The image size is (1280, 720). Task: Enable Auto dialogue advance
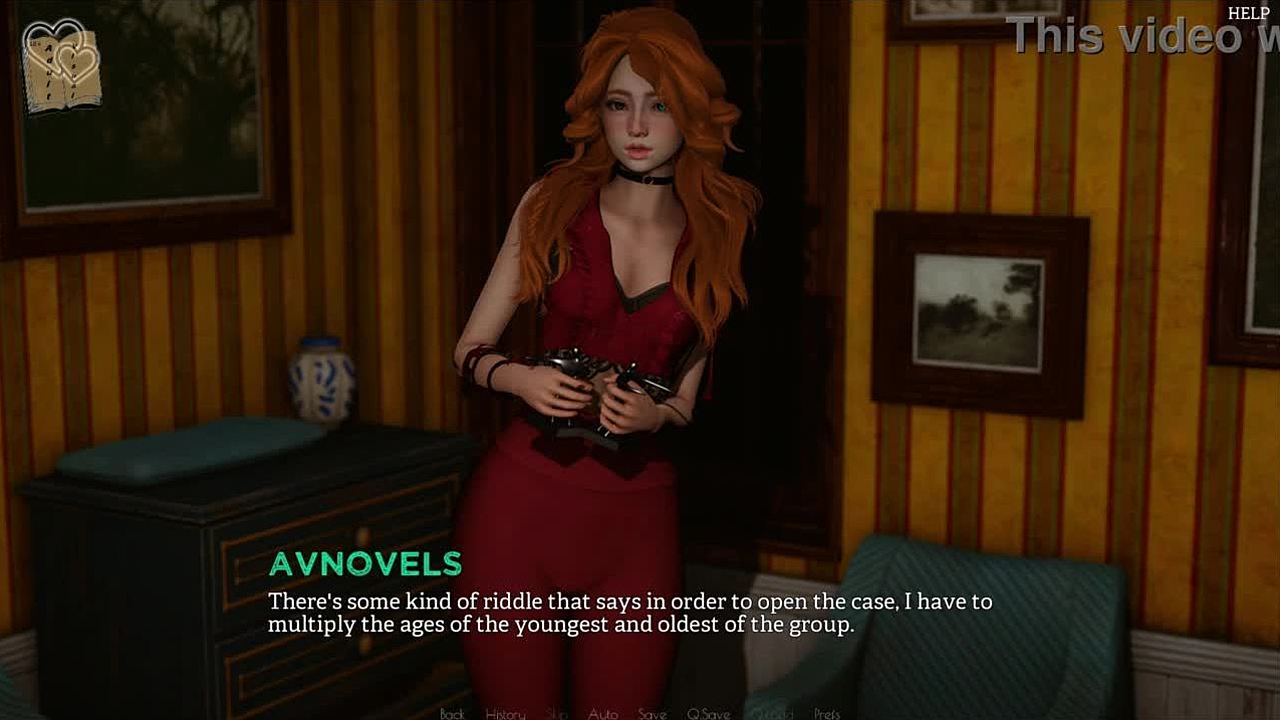602,713
